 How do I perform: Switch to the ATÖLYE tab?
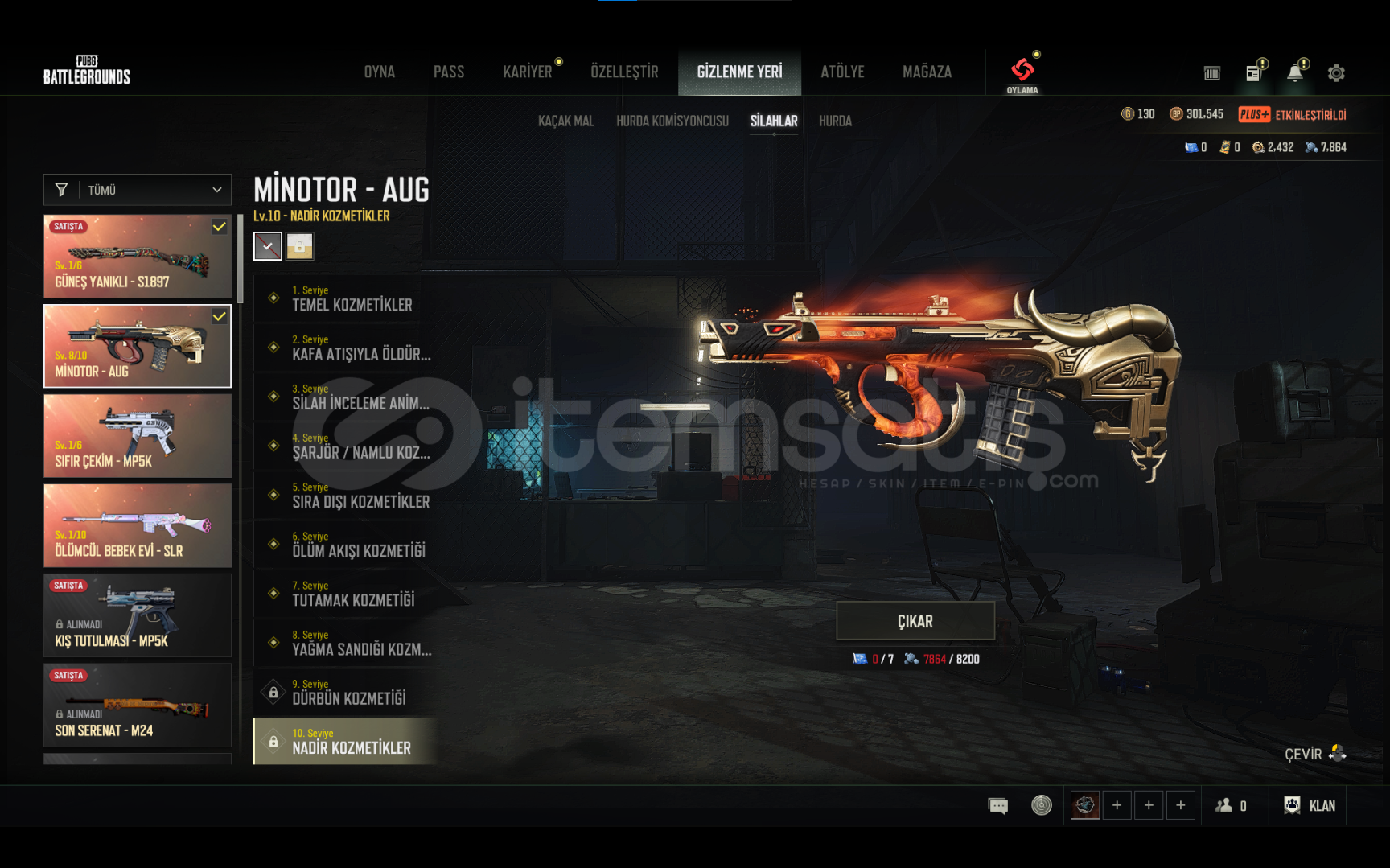[842, 72]
